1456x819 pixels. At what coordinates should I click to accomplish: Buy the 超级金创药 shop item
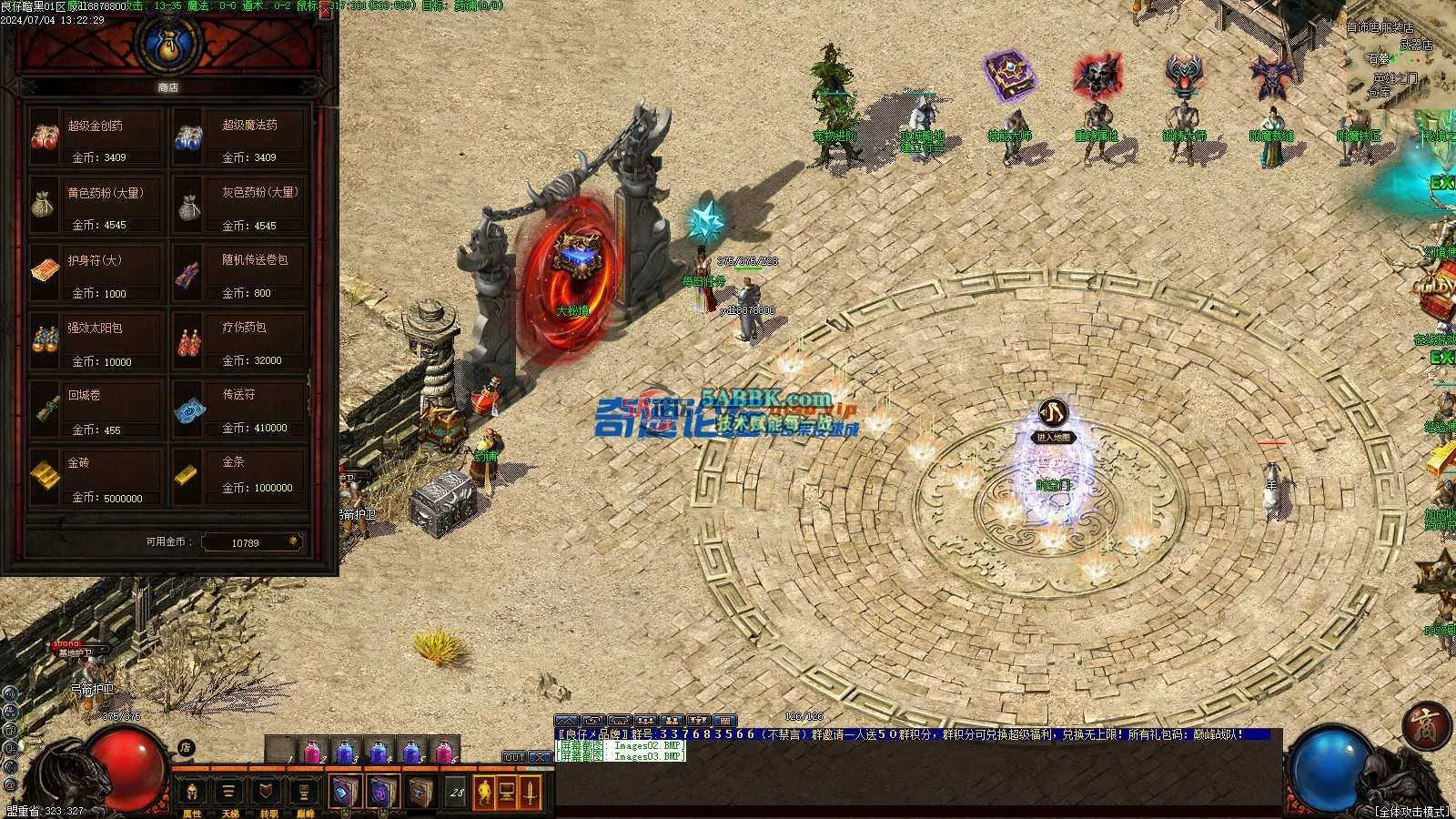96,138
